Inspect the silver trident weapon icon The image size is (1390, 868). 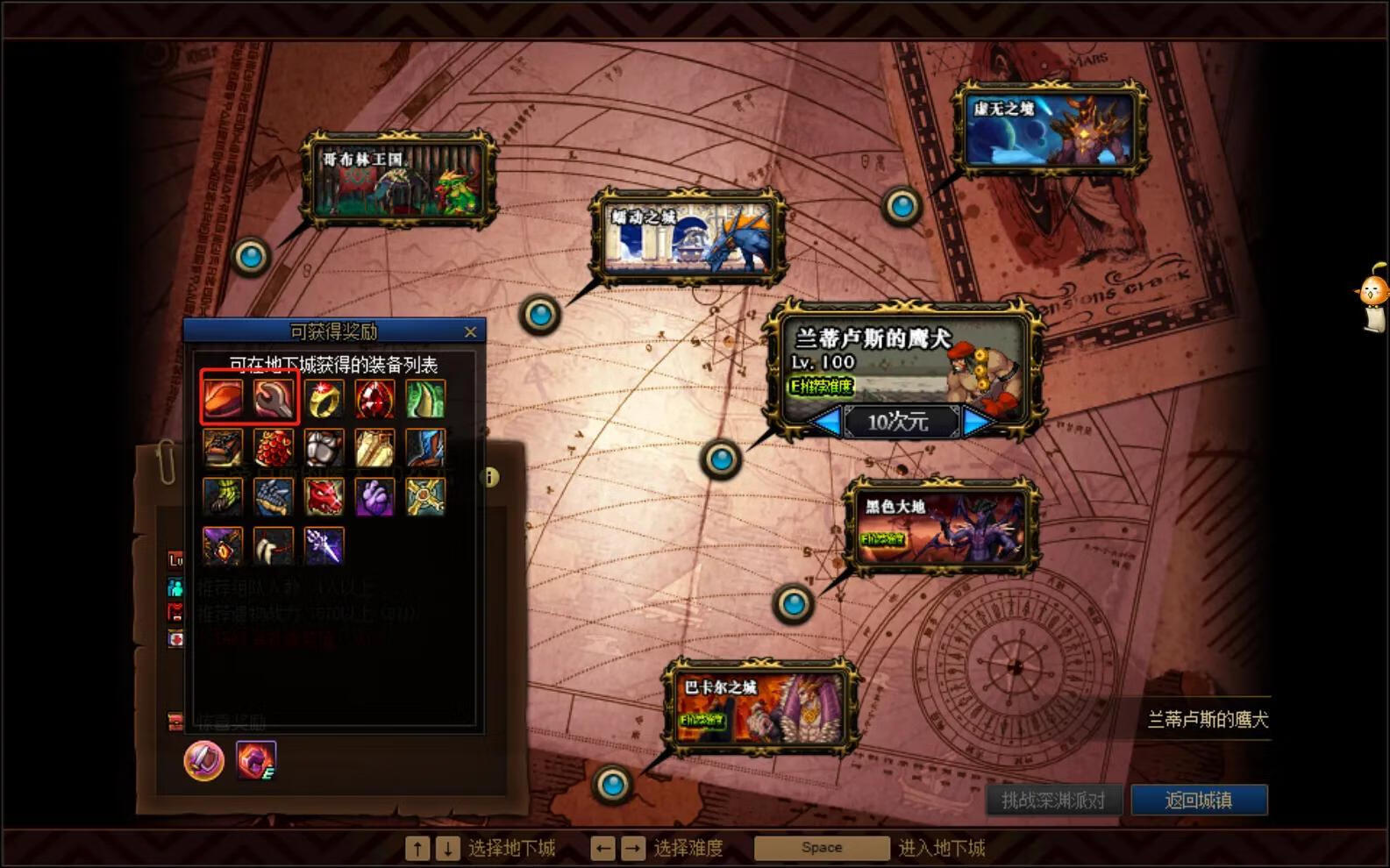coord(324,545)
